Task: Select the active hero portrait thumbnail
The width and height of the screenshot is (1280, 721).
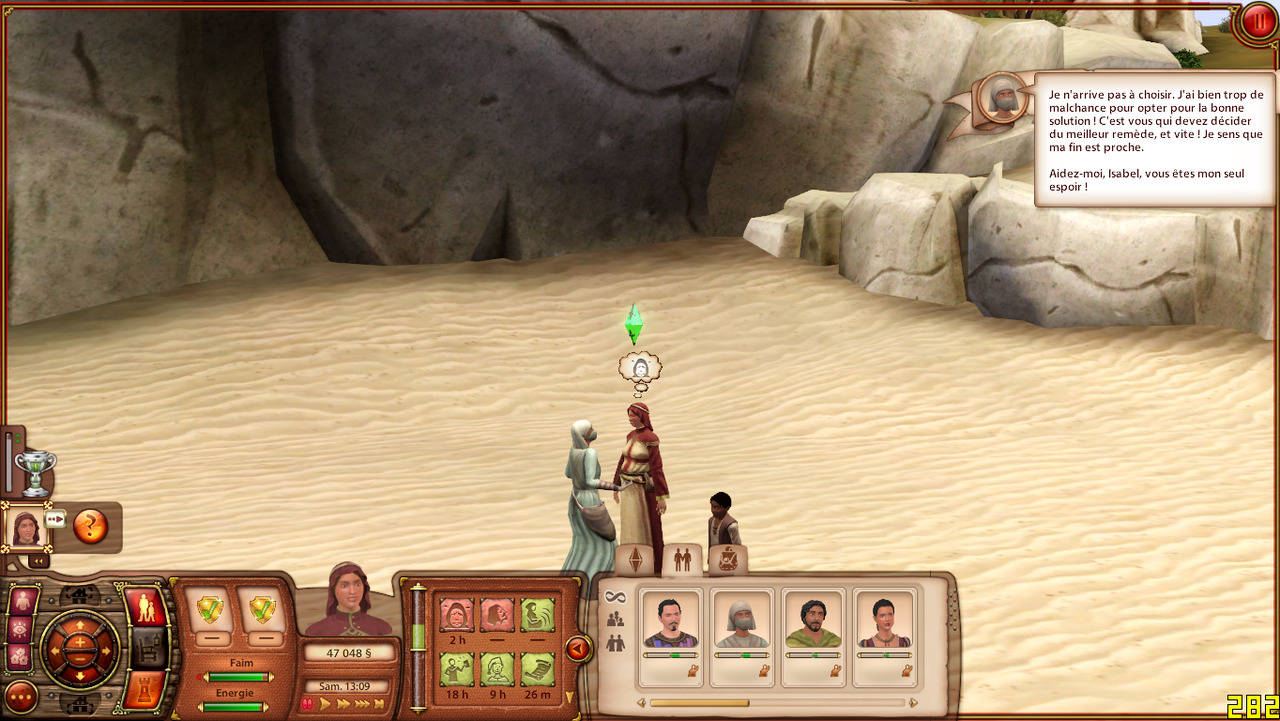Action: [x=24, y=527]
